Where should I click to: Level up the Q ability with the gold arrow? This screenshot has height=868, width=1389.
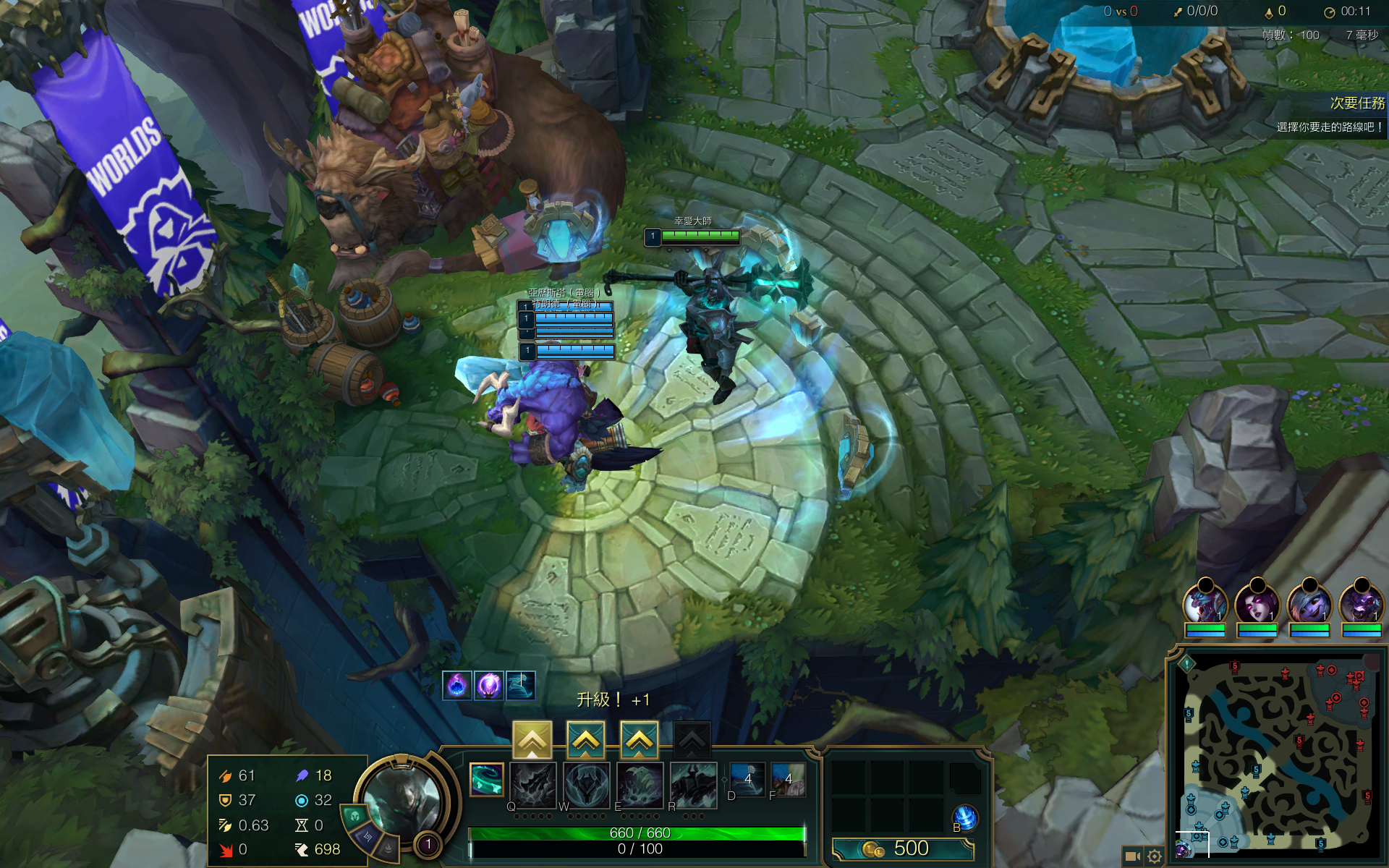(532, 739)
